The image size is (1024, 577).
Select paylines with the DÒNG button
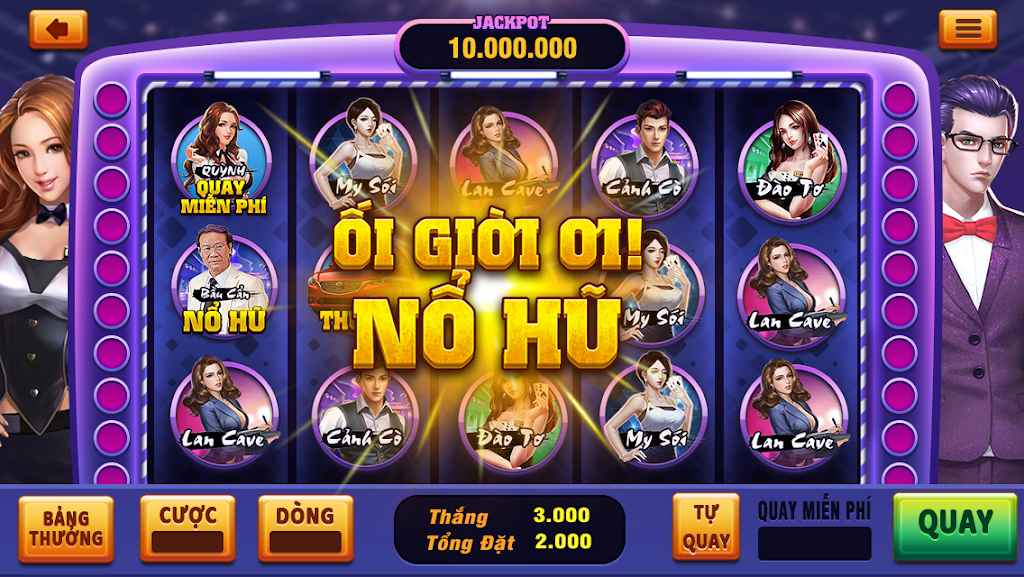click(x=305, y=527)
